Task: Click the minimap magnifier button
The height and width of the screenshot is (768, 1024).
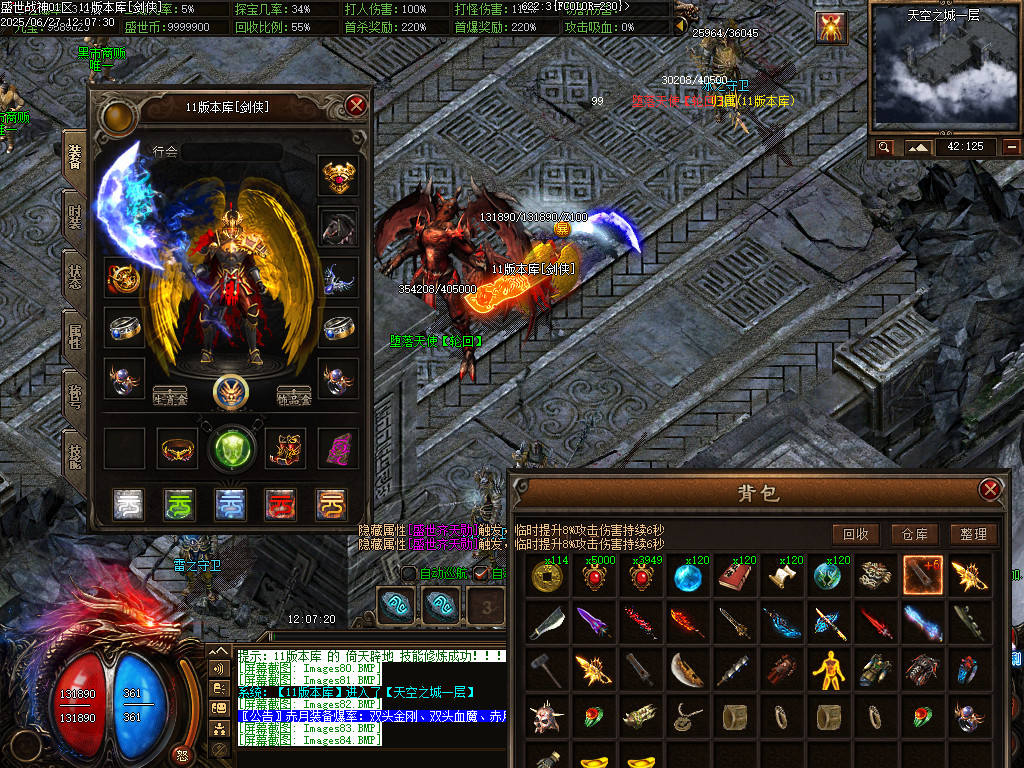Action: click(x=884, y=147)
